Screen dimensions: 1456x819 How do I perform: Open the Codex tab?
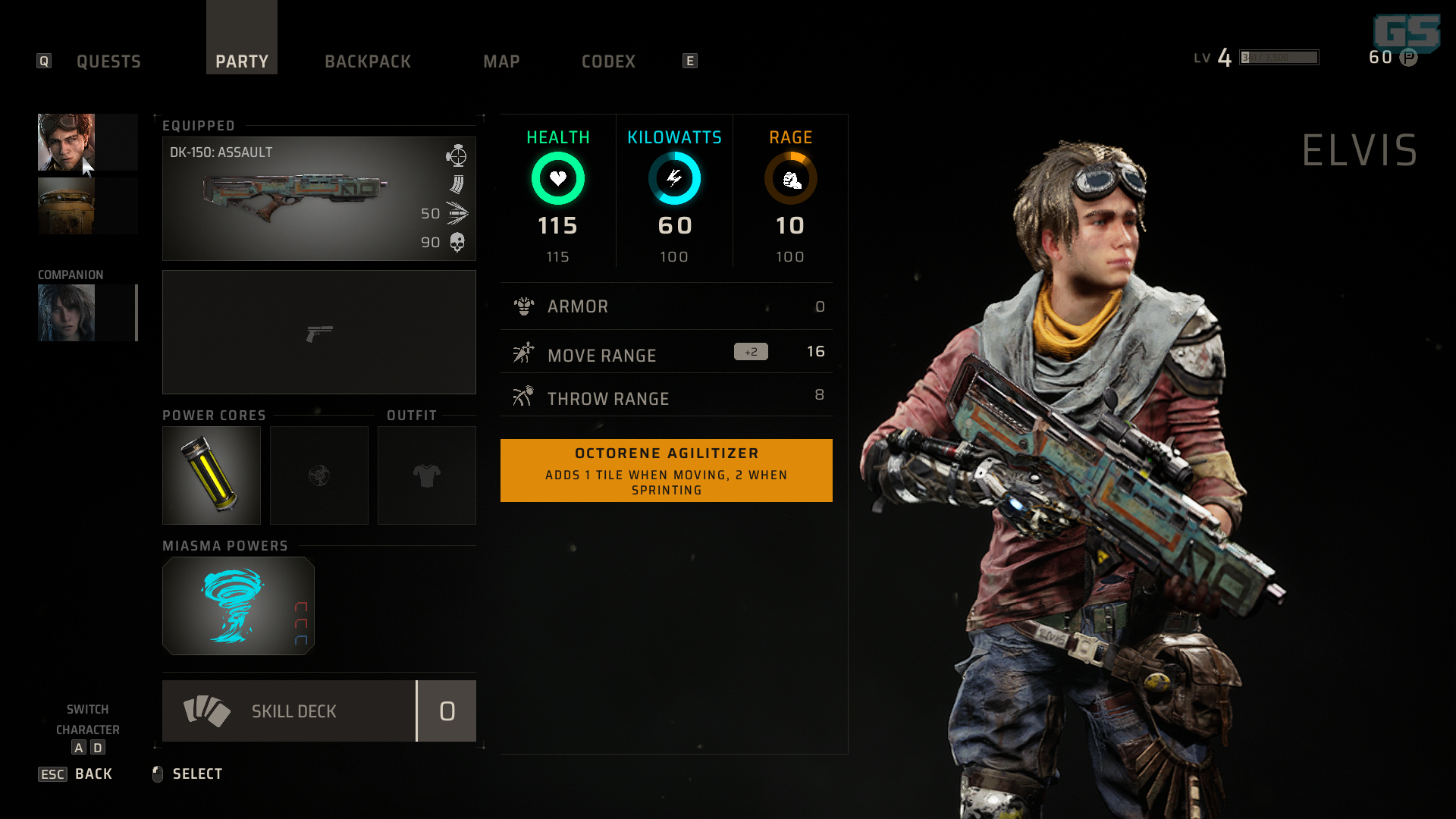608,61
